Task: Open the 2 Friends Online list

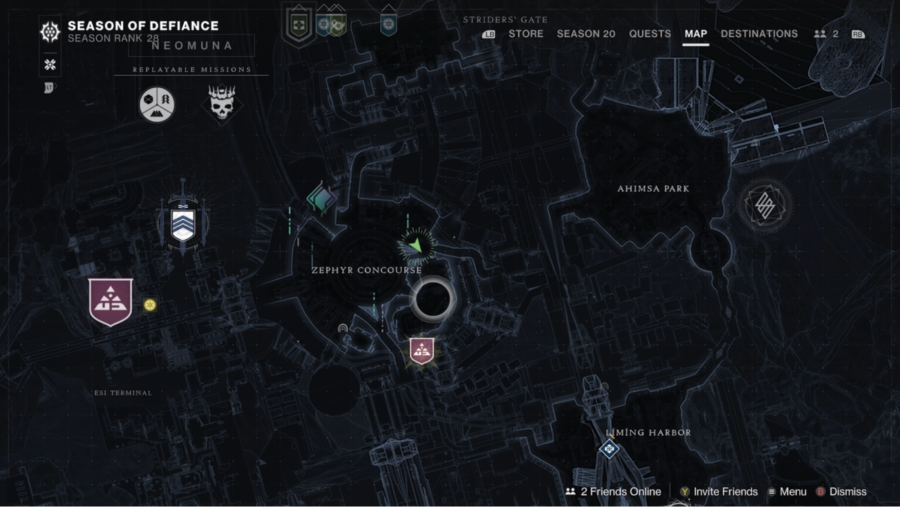Action: tap(613, 492)
